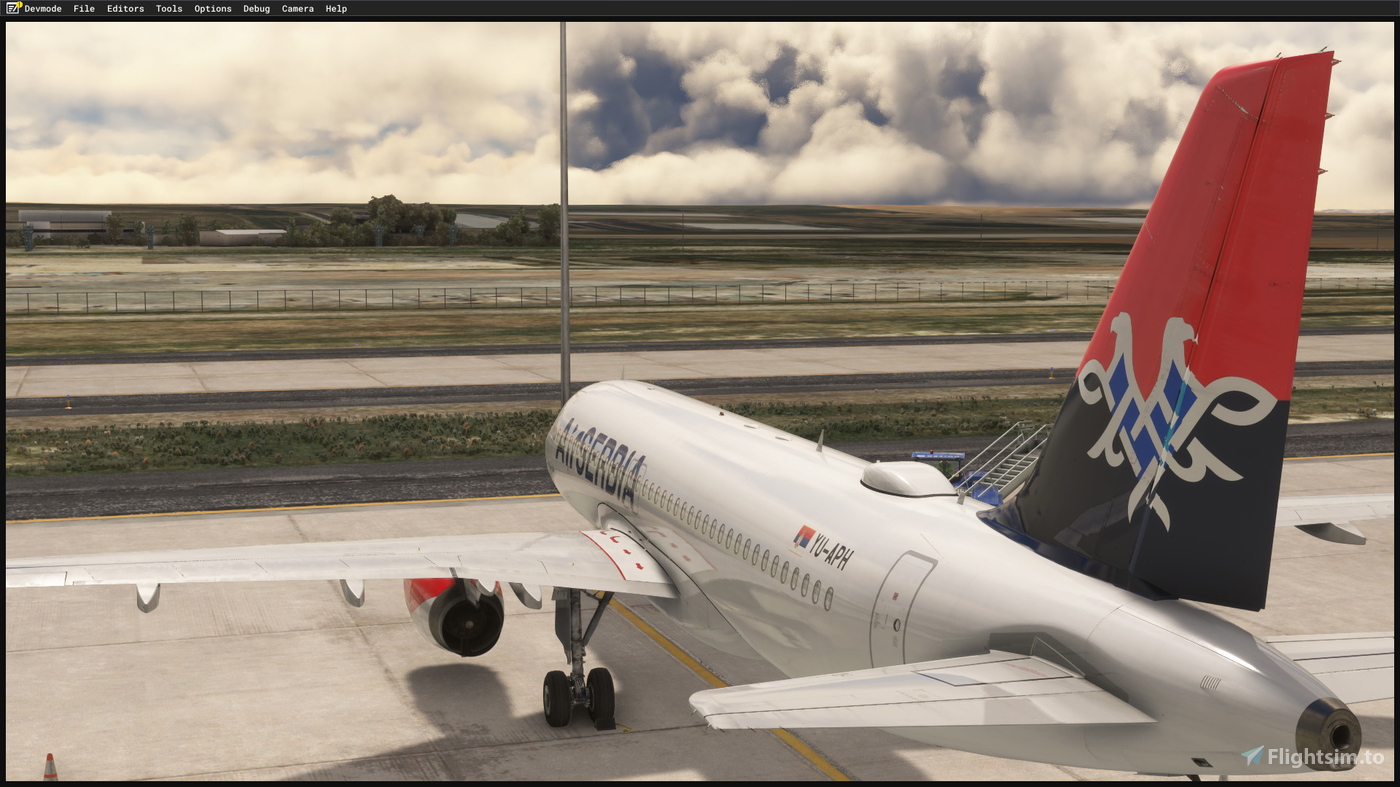The width and height of the screenshot is (1400, 787).
Task: Open the Devmode menu
Action: coord(42,8)
